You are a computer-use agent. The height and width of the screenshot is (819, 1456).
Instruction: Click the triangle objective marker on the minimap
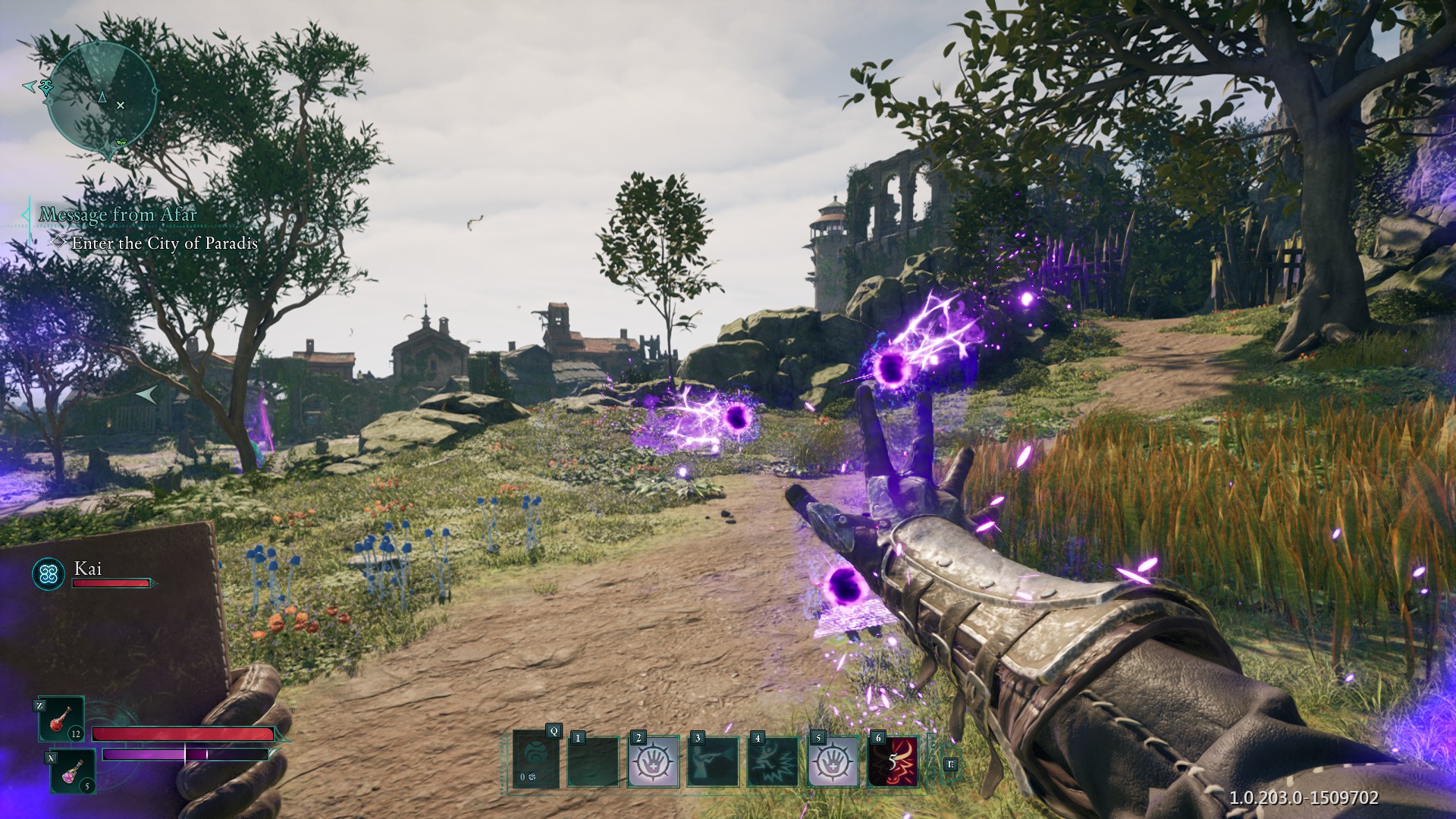pyautogui.click(x=101, y=97)
